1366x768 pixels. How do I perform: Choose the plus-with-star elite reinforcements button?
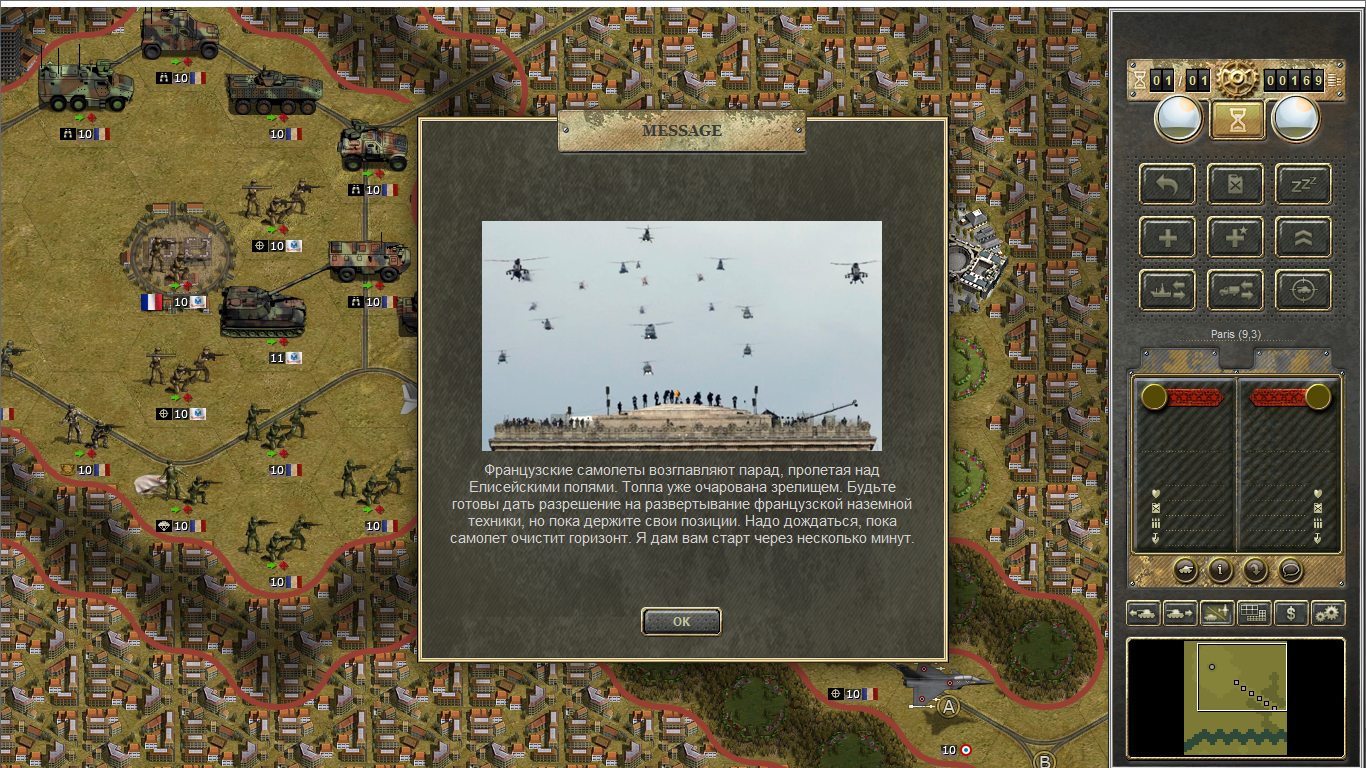tap(1235, 237)
